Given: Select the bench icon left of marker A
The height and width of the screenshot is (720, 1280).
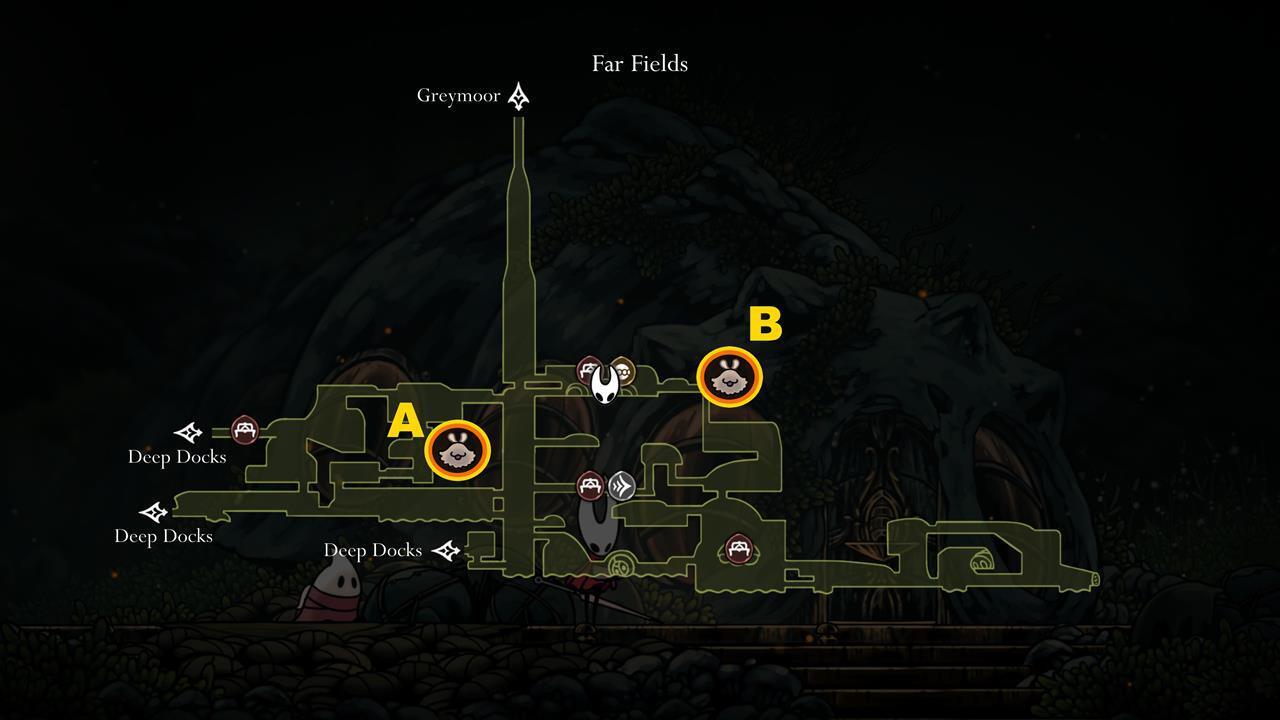Looking at the screenshot, I should pos(243,431).
